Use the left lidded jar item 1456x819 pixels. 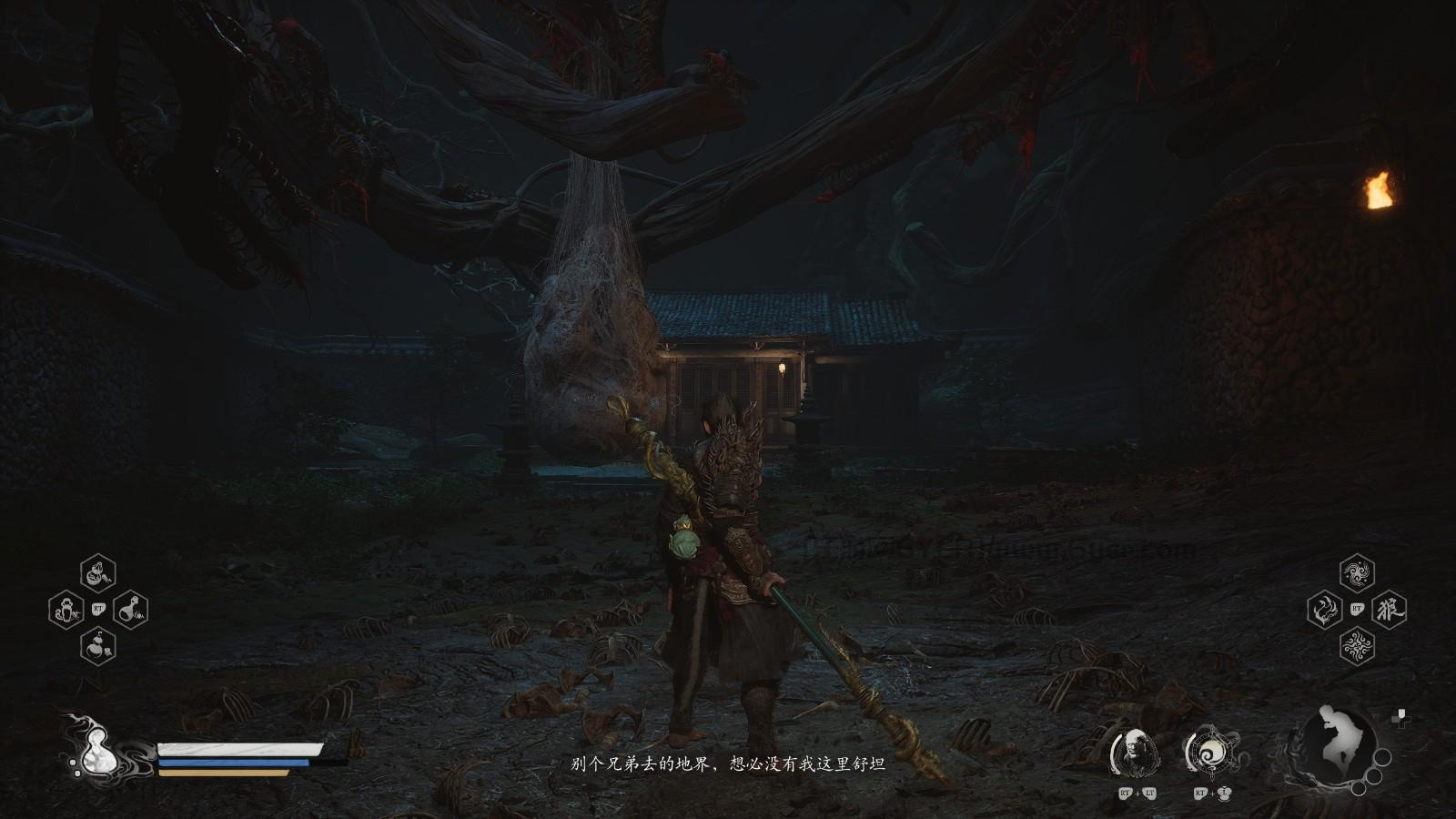pos(66,609)
